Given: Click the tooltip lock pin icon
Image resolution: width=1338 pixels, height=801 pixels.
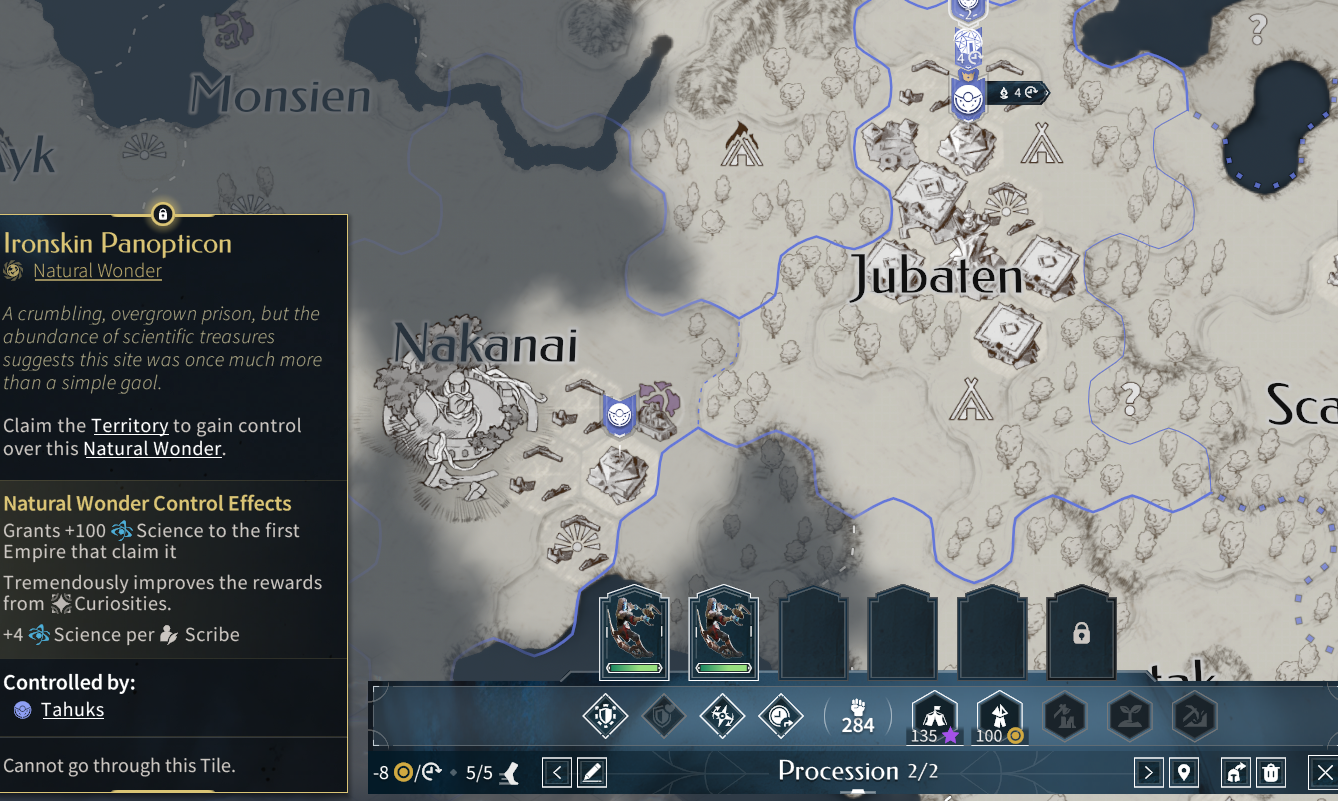Looking at the screenshot, I should coord(163,214).
